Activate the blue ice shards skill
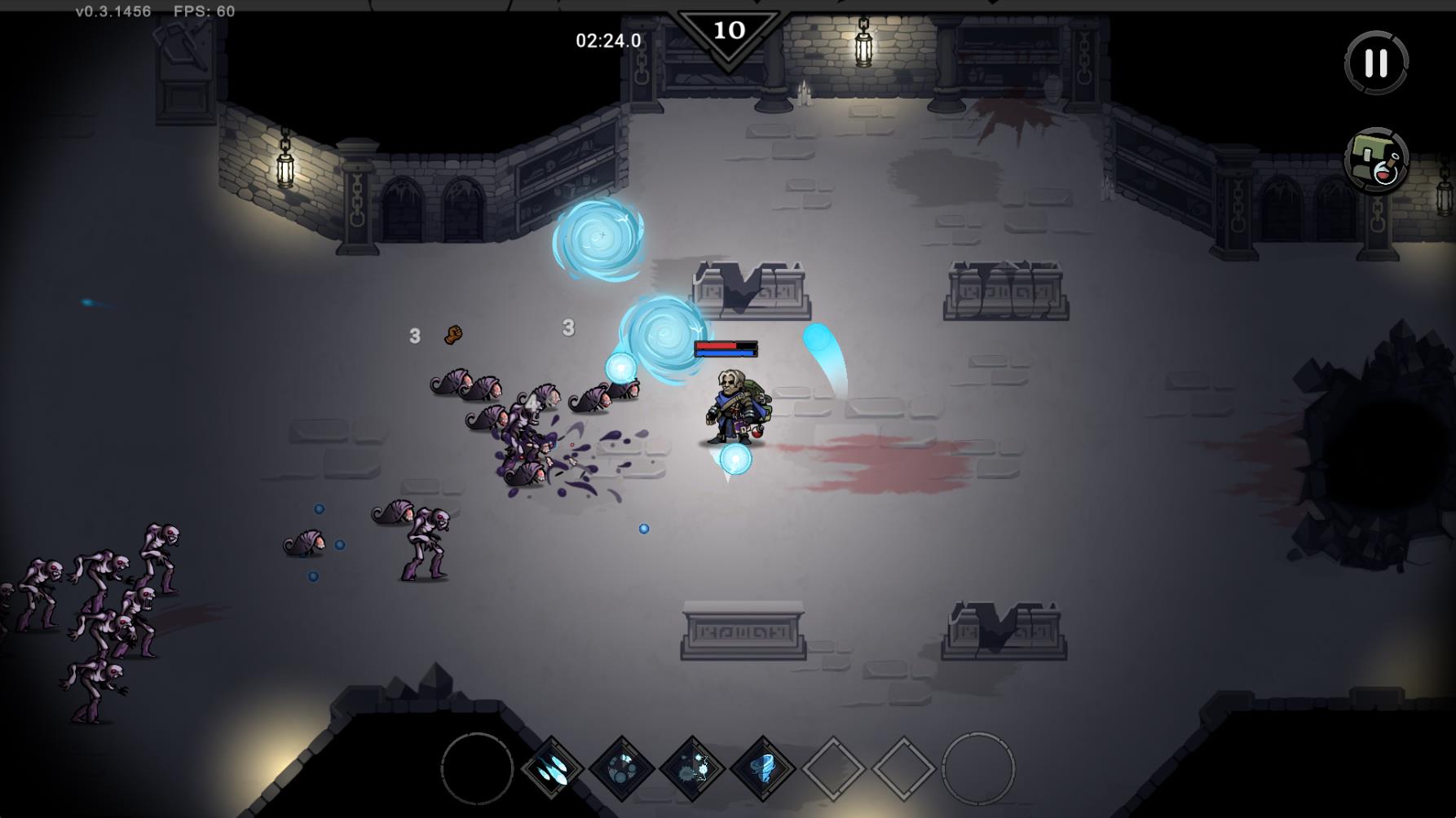The height and width of the screenshot is (818, 1456). pyautogui.click(x=552, y=768)
